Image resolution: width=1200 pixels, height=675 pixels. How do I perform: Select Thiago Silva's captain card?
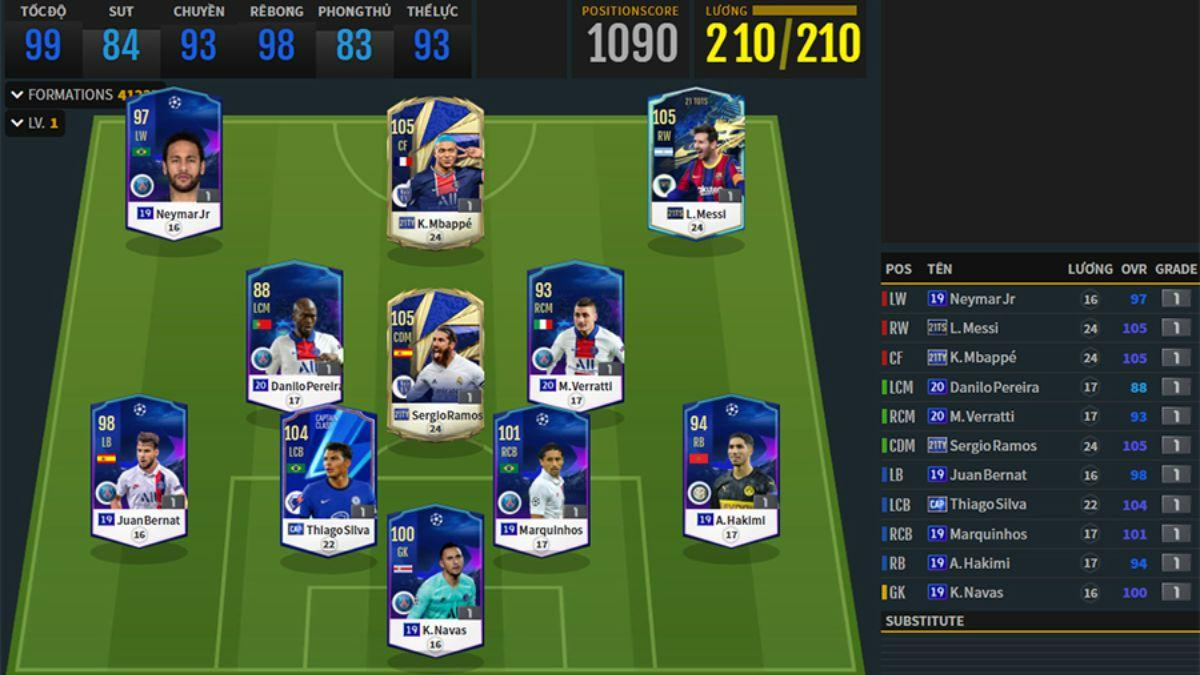coord(328,481)
